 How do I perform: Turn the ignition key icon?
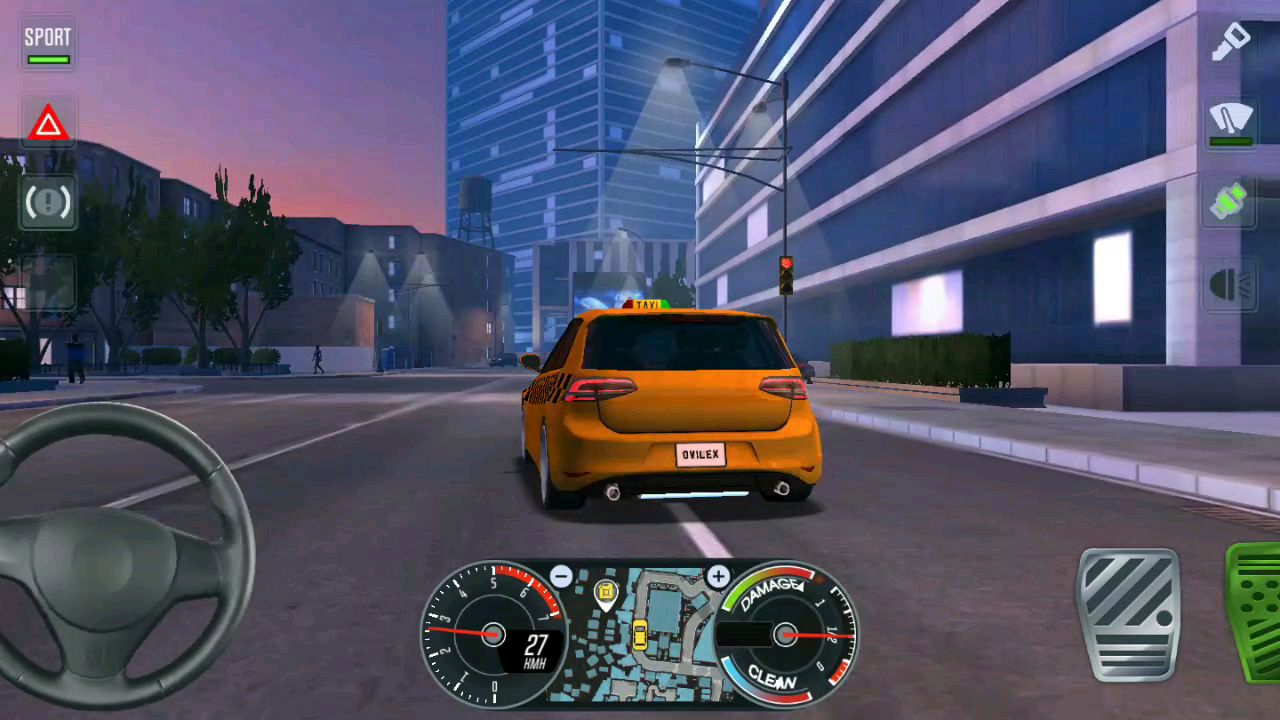(1230, 42)
